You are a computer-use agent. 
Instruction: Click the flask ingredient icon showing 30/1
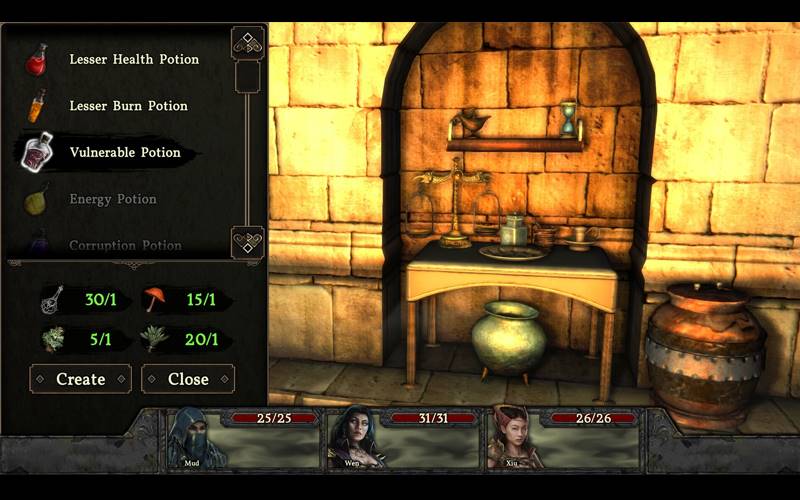(x=54, y=298)
